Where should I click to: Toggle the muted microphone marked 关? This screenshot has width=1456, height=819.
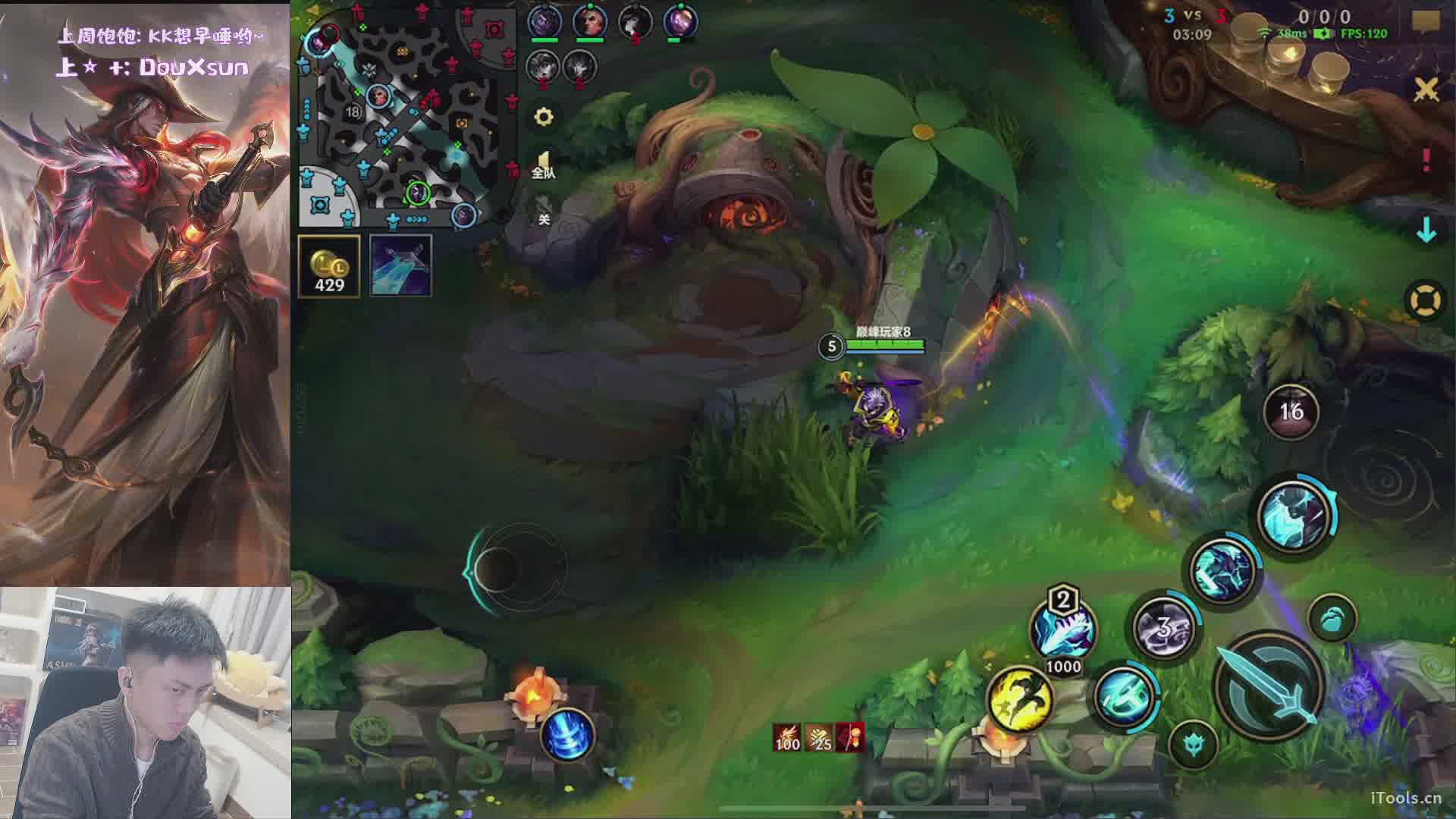[543, 210]
